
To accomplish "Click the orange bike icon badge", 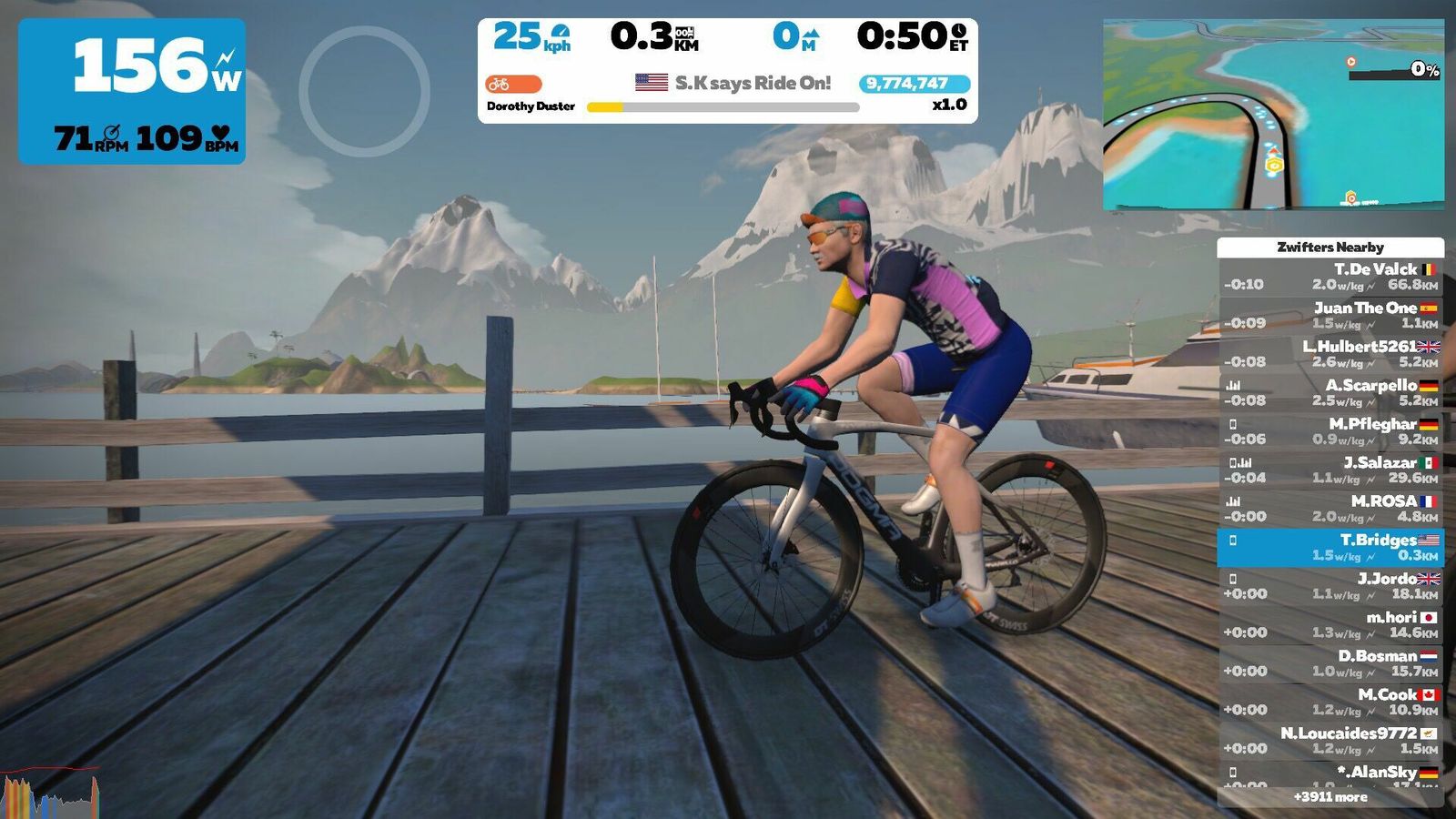I will (x=513, y=84).
